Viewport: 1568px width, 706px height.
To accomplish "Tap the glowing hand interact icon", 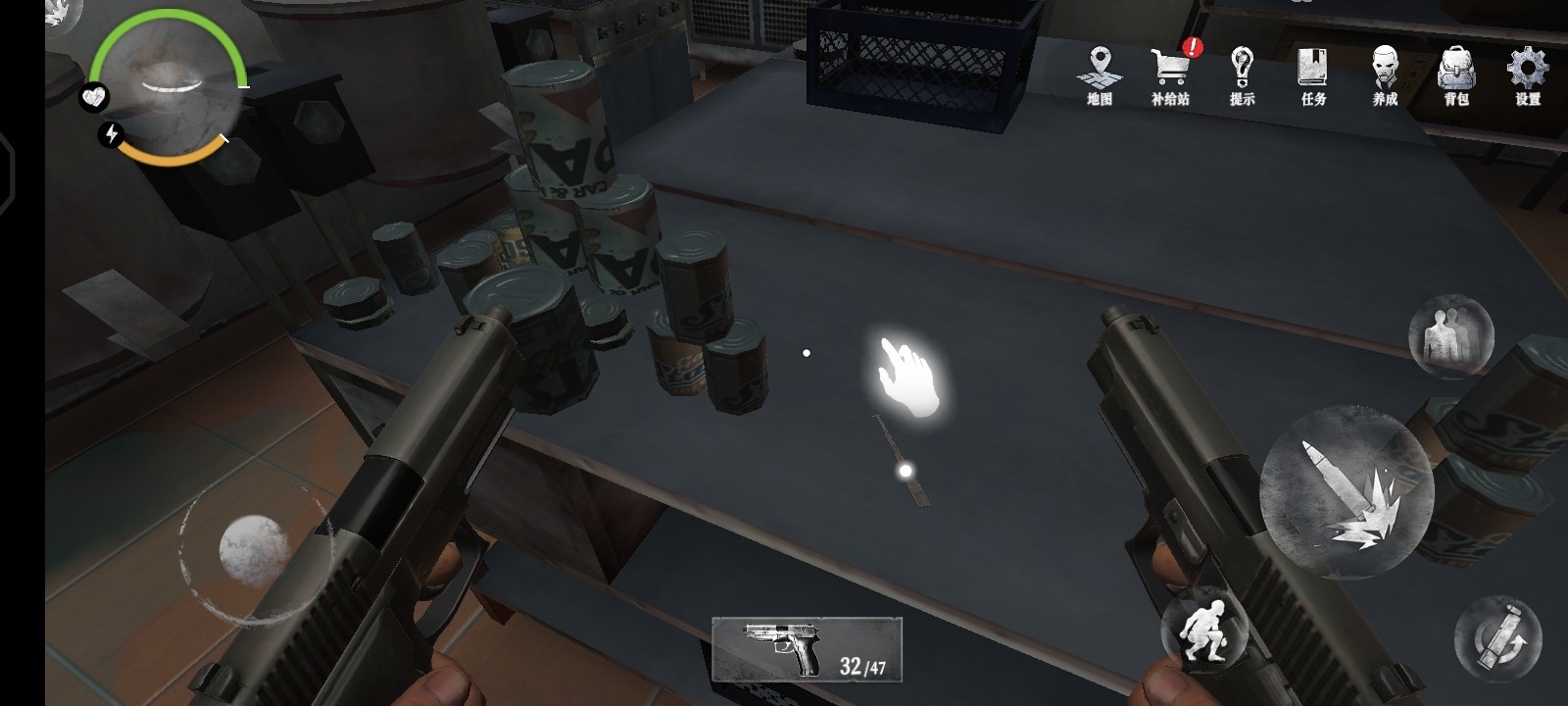I will pos(907,378).
